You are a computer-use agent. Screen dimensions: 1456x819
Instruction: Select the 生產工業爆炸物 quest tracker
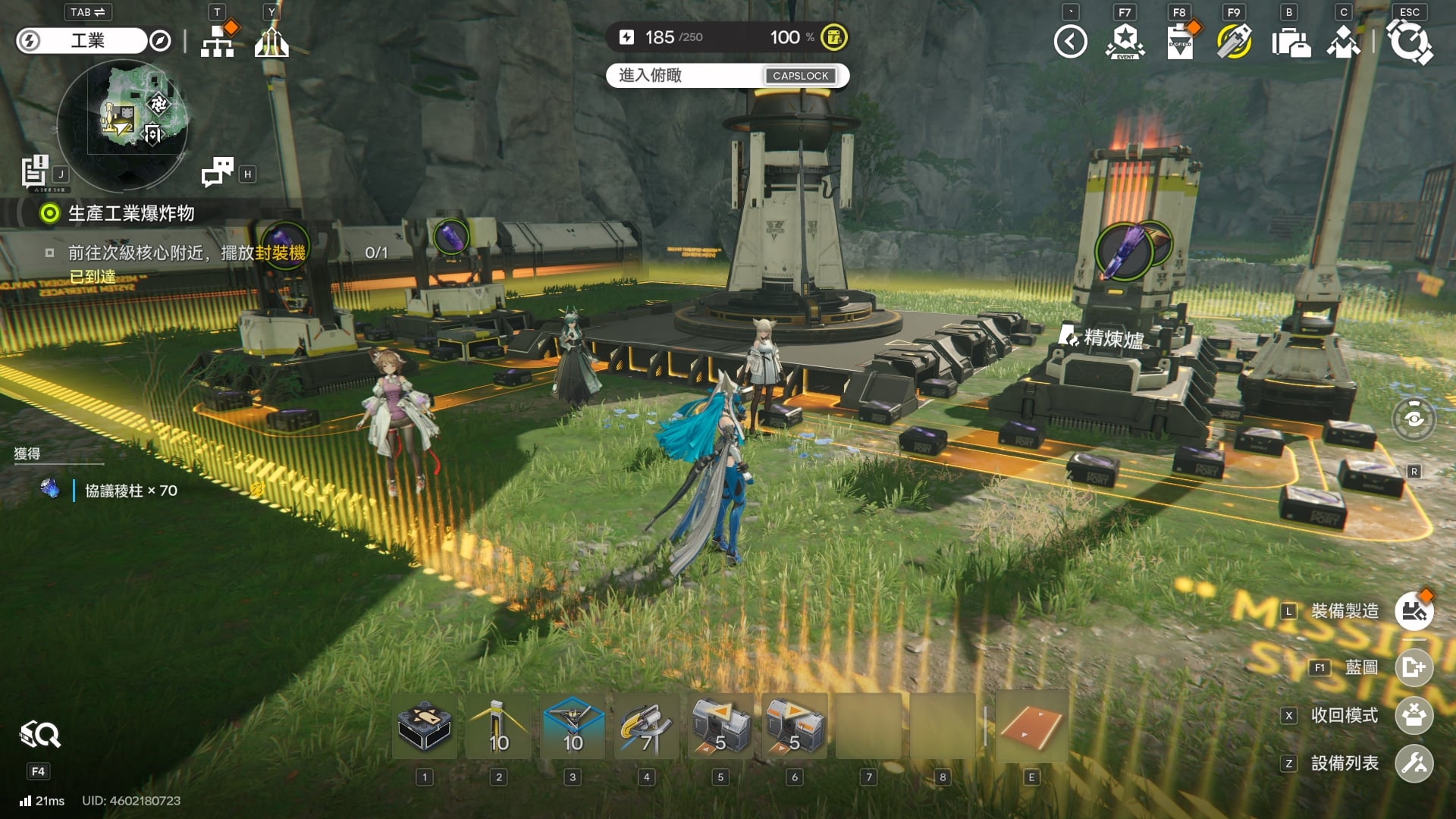130,214
